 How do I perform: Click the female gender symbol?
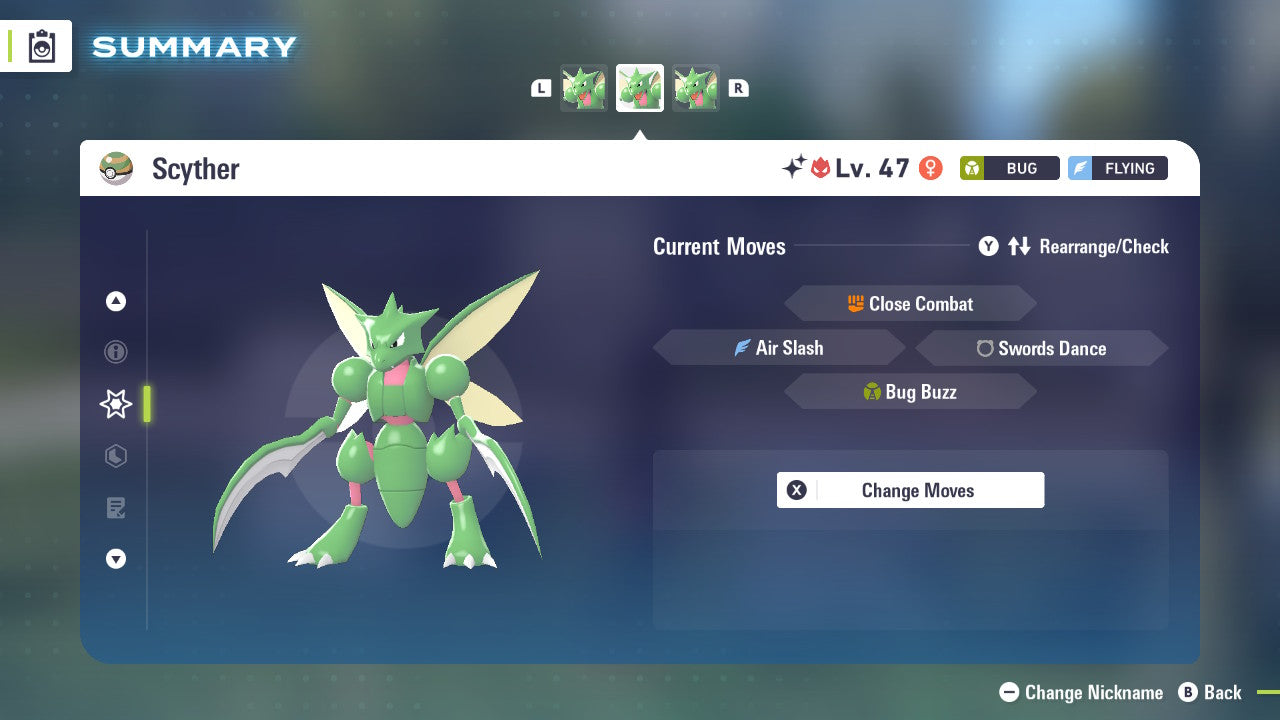tap(931, 169)
